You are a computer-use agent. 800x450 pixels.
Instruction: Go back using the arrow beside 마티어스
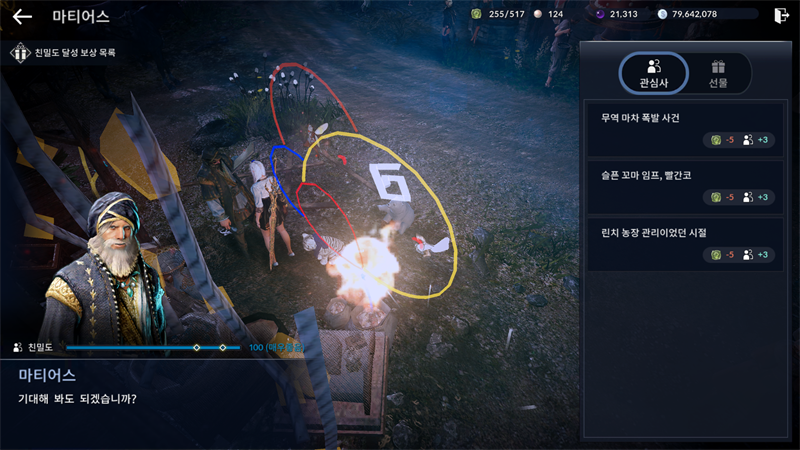[22, 16]
